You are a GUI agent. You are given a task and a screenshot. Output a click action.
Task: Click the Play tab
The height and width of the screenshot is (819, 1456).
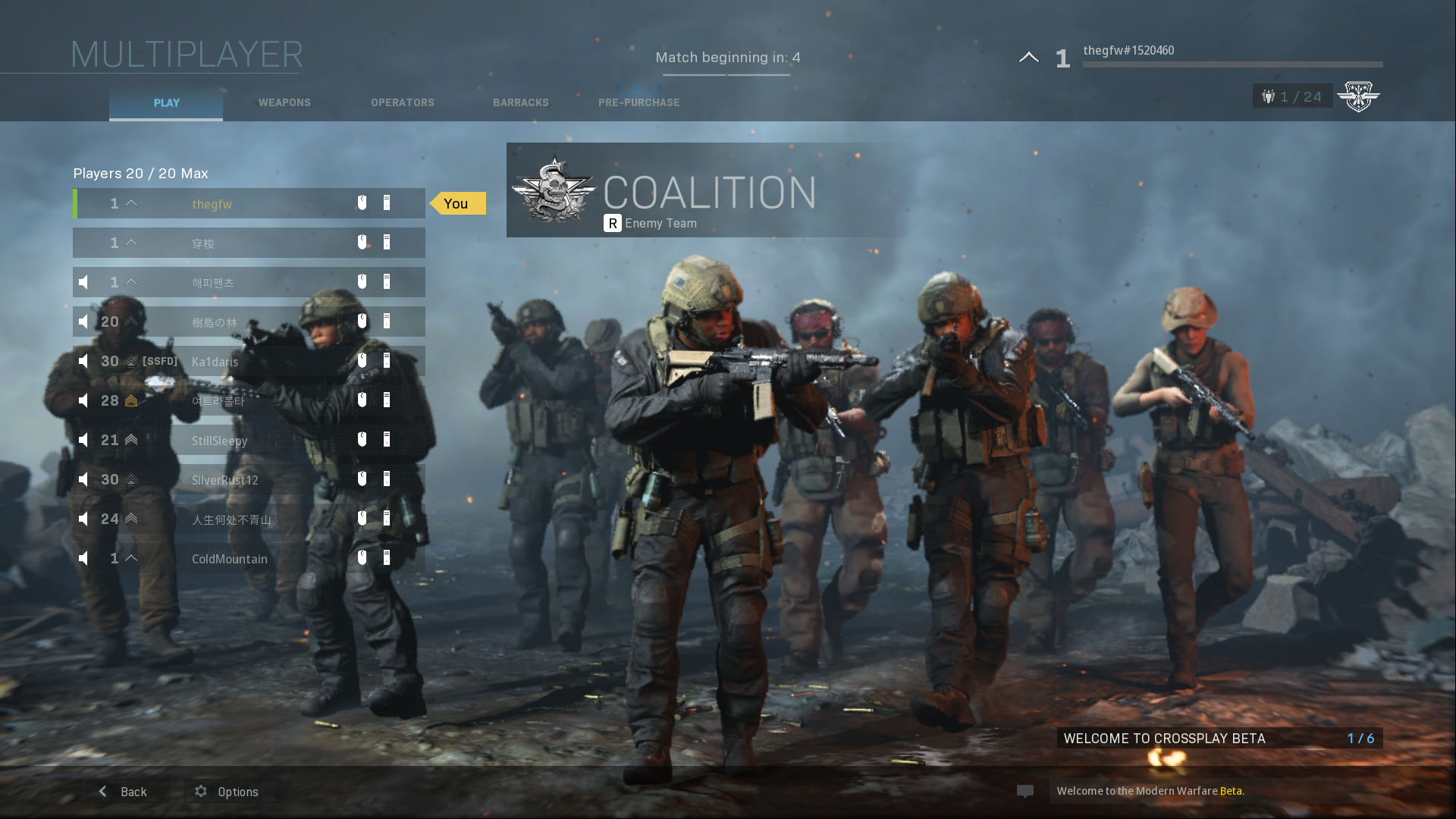166,103
